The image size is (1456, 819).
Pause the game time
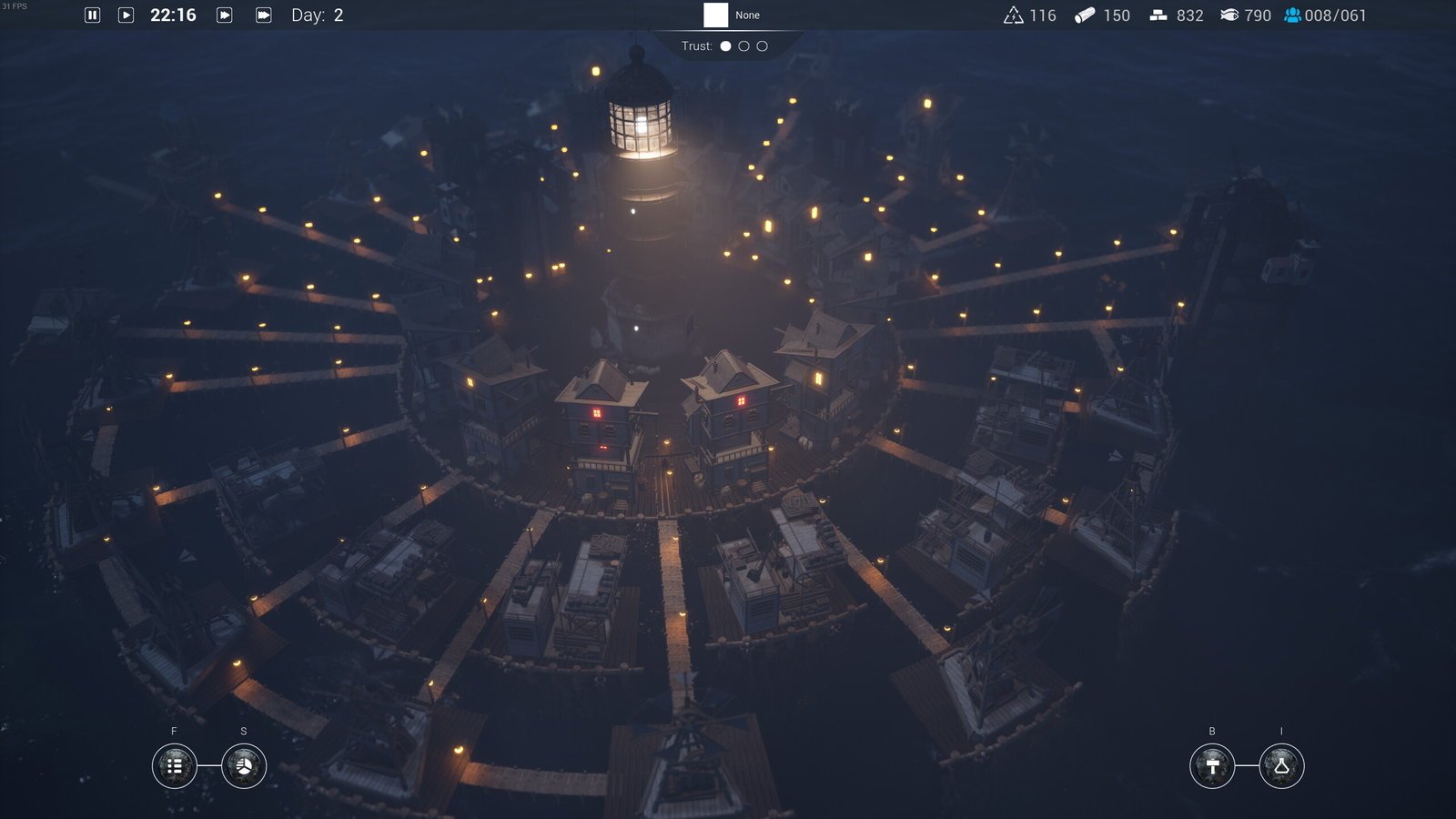click(92, 15)
